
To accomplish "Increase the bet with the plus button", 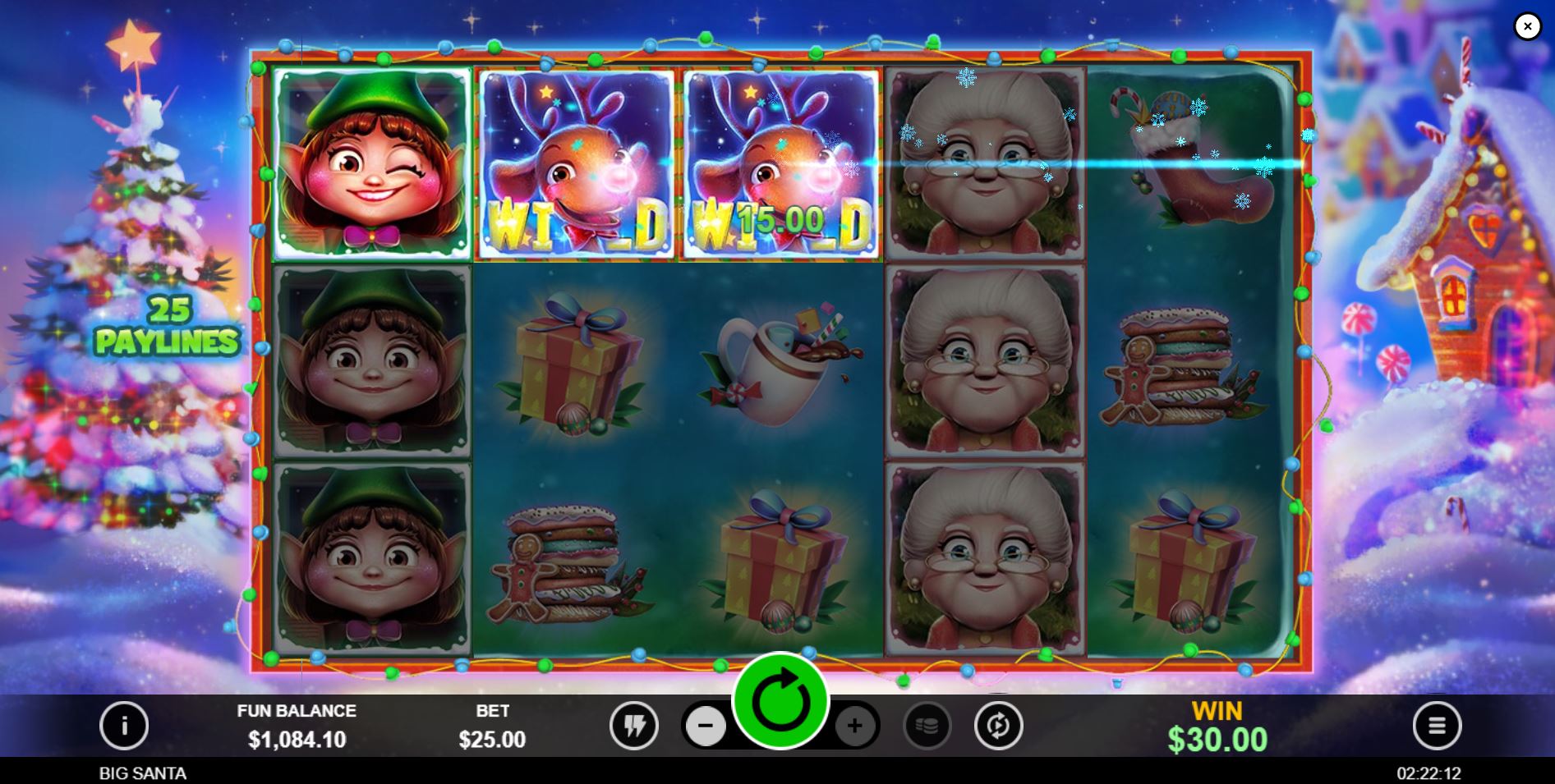I will click(854, 726).
